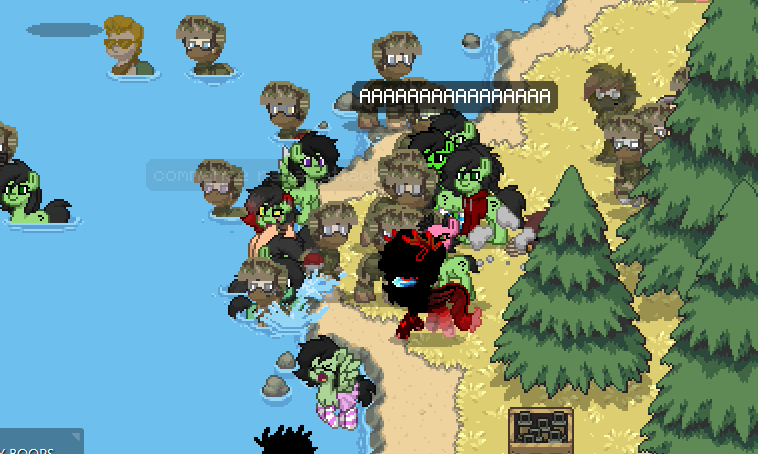The width and height of the screenshot is (758, 454).
Task: Click the chat log panel showing BOOPS
Action: click(38, 443)
